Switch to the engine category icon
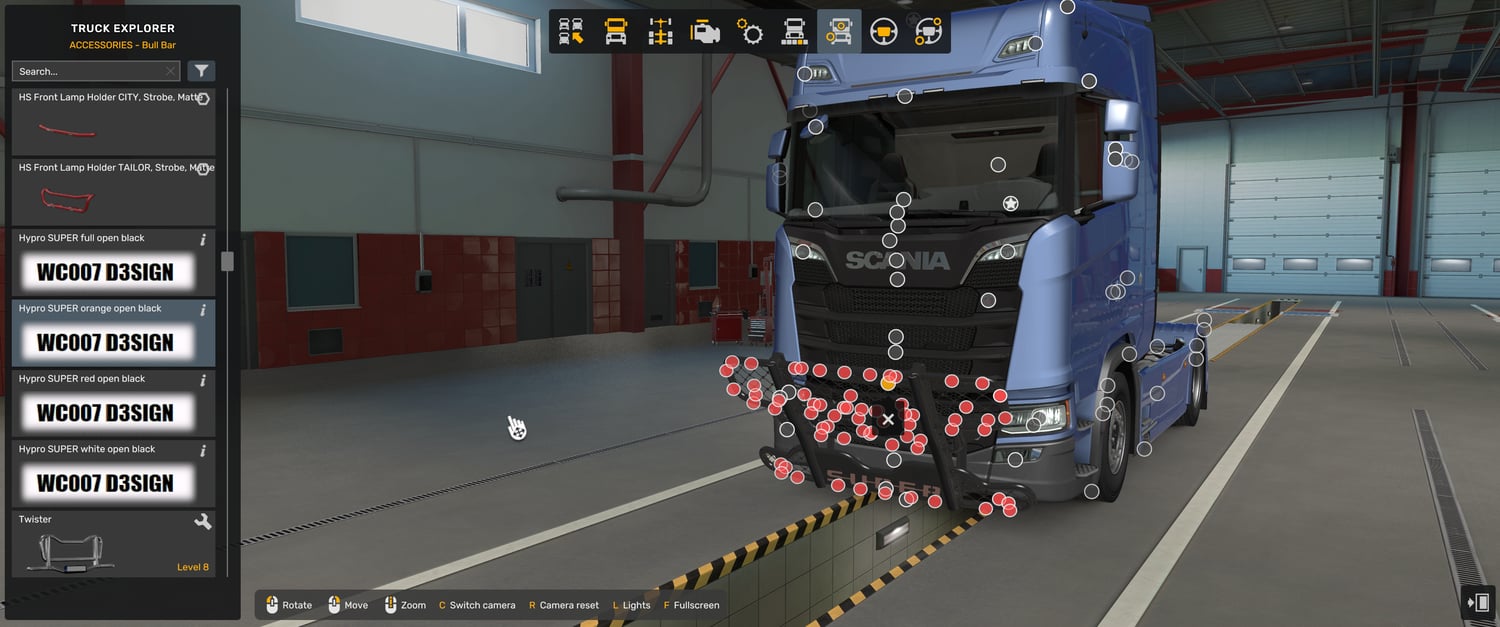 pyautogui.click(x=706, y=32)
